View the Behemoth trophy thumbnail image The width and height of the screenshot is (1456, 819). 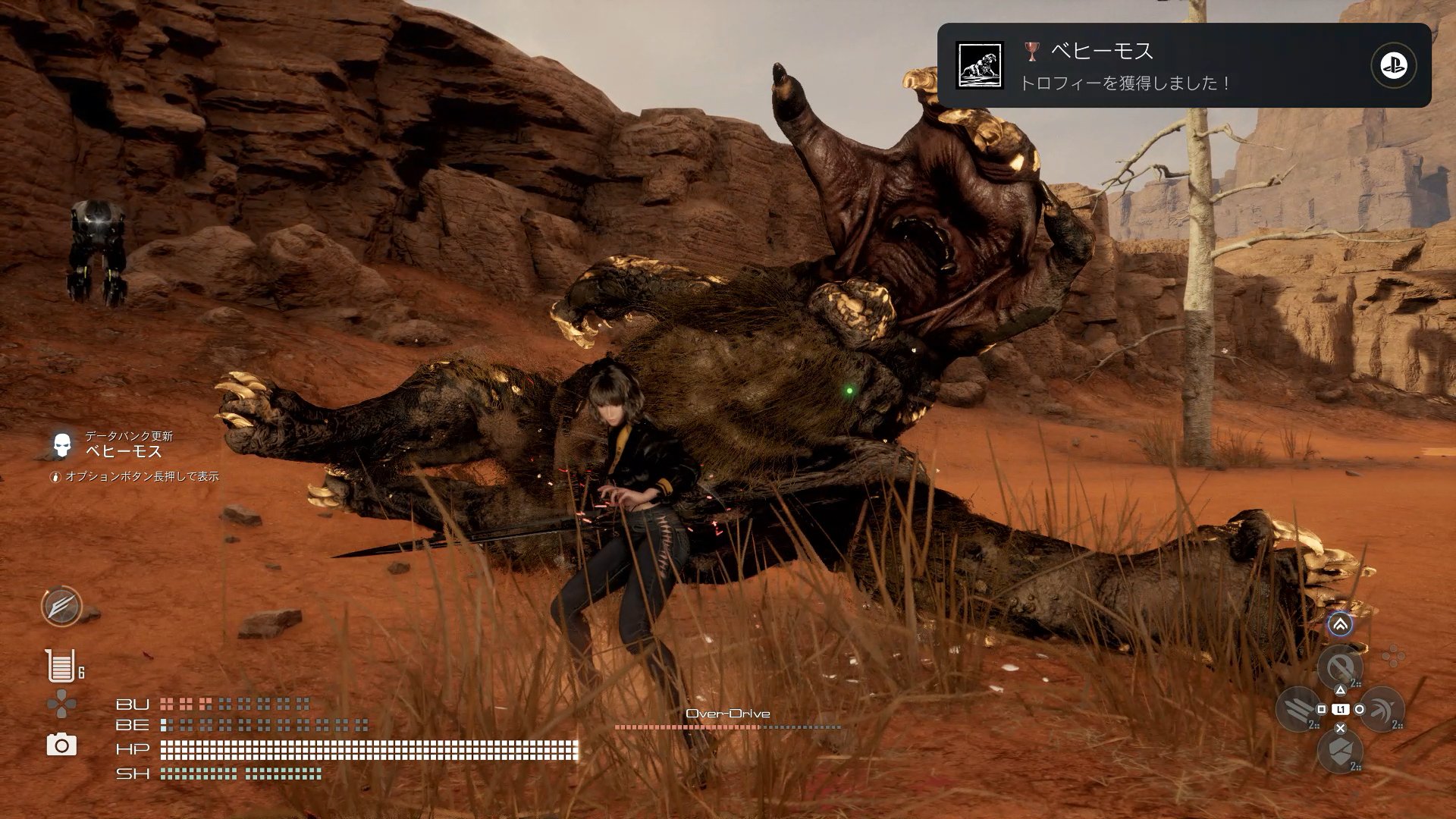click(x=979, y=65)
